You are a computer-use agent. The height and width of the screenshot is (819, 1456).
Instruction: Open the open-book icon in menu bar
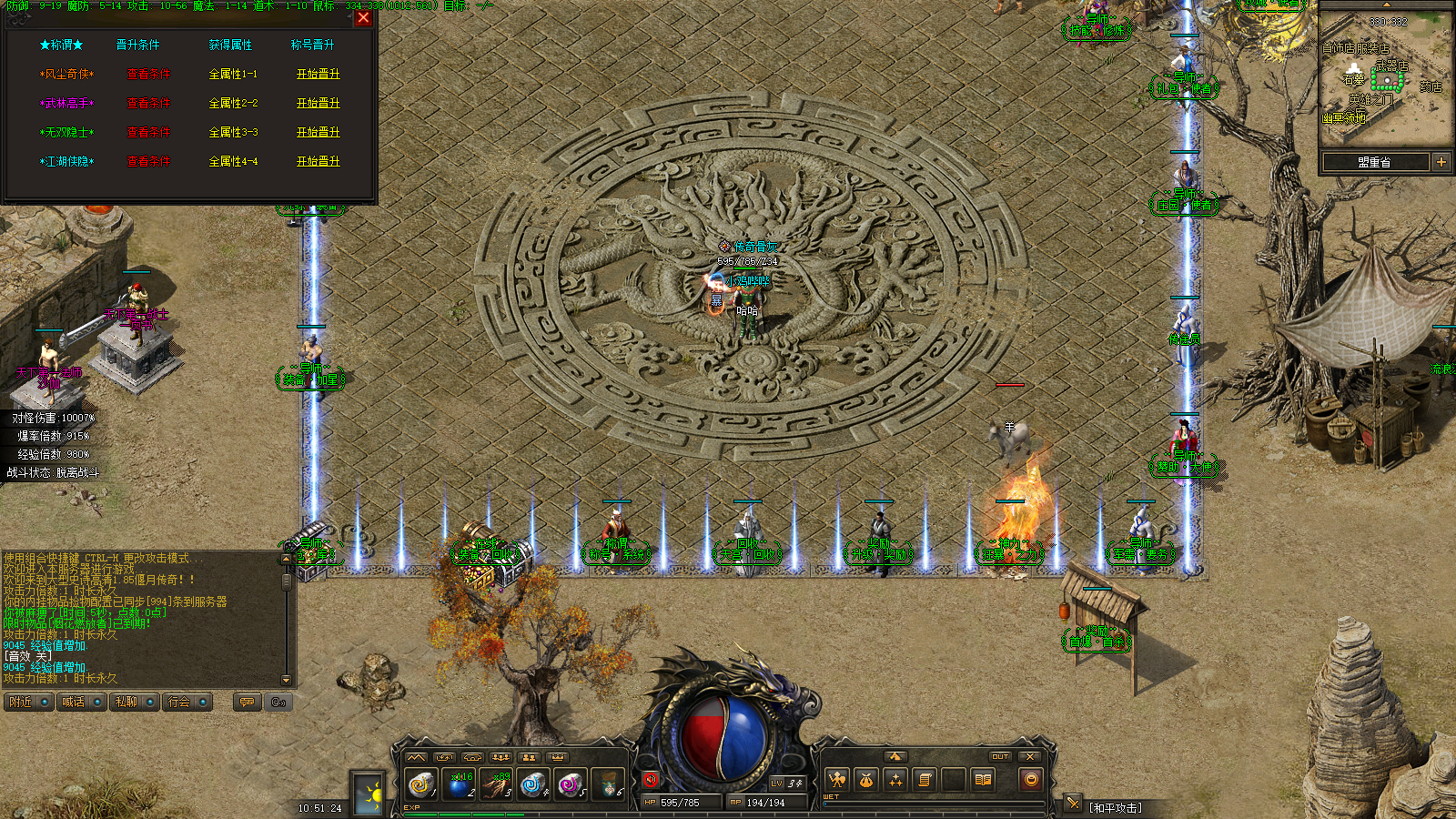983,780
